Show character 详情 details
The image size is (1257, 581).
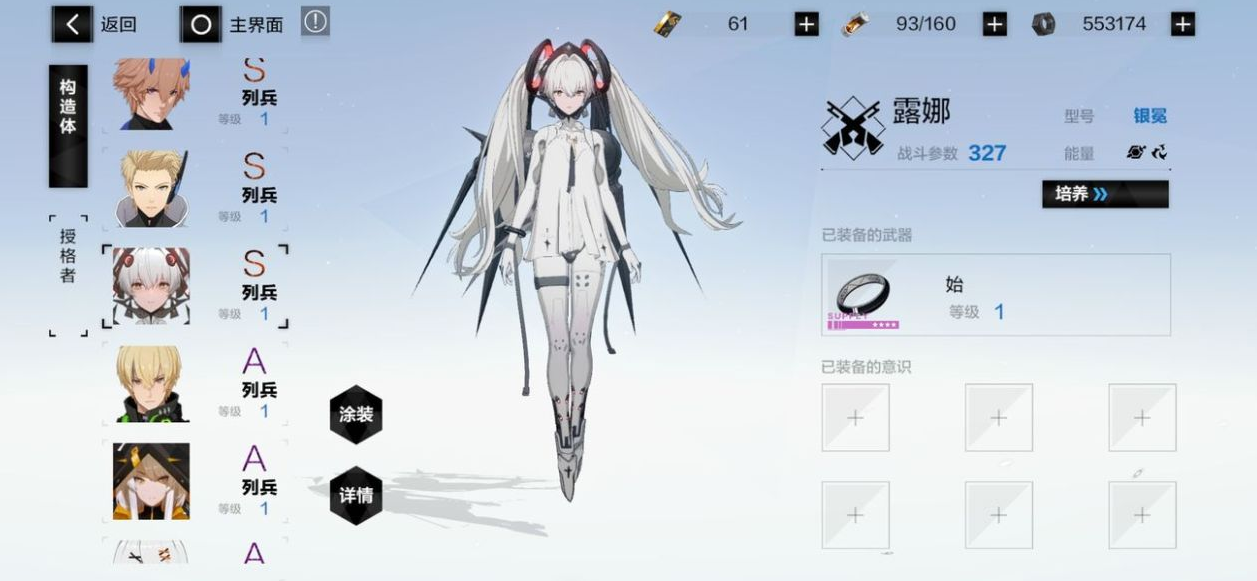point(356,495)
